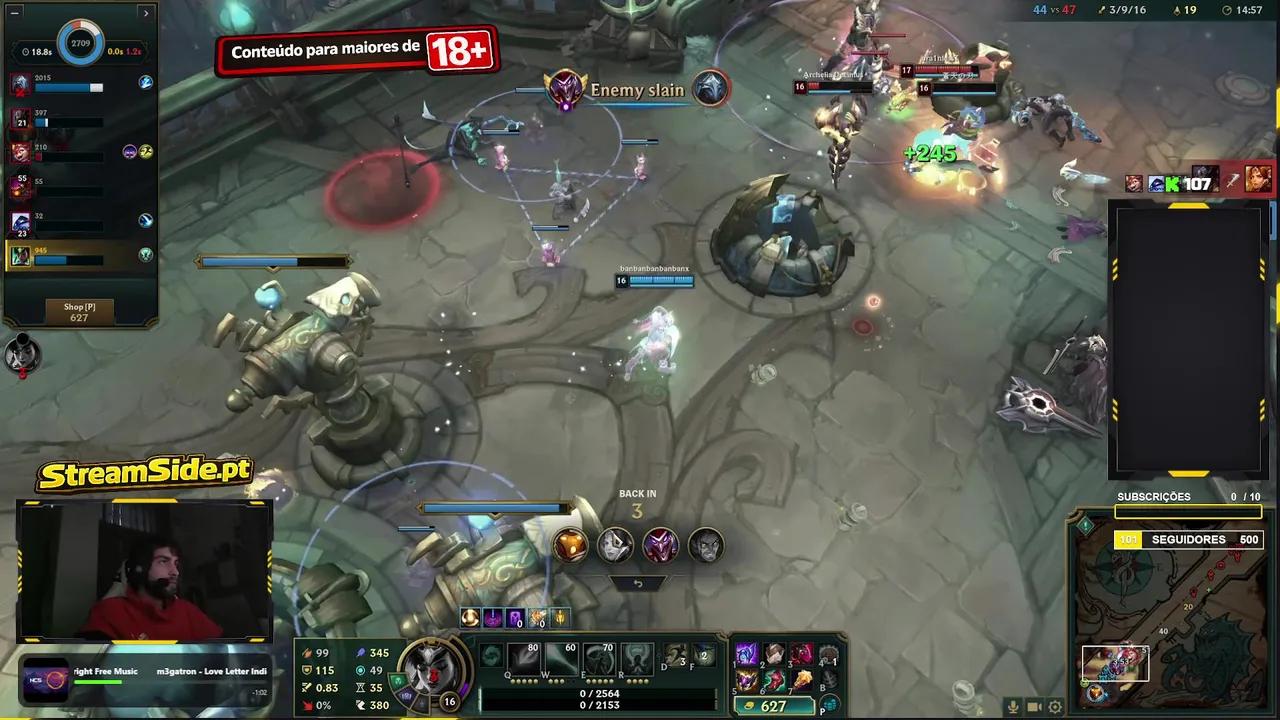Click the item in inventory slot 1
Image resolution: width=1280 pixels, height=720 pixels.
click(748, 655)
